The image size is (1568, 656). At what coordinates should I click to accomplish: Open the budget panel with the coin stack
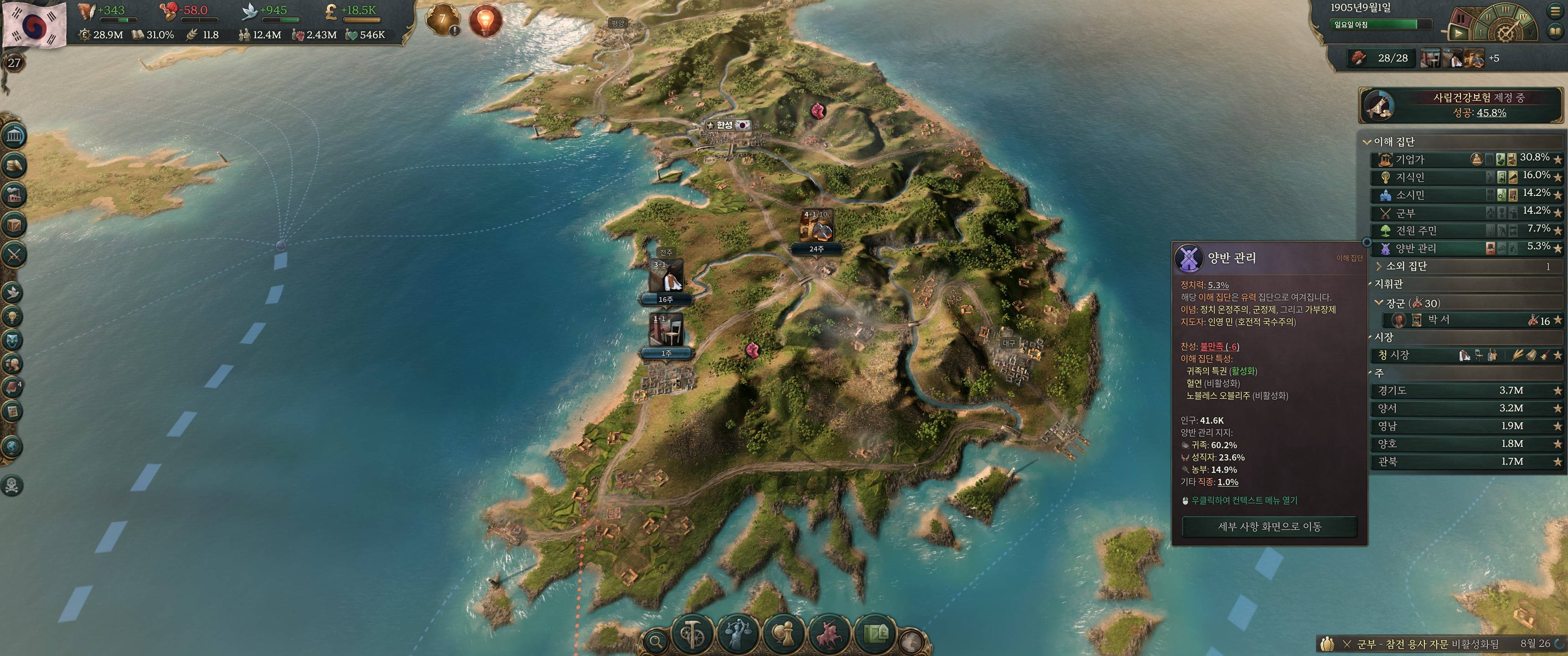point(14,165)
